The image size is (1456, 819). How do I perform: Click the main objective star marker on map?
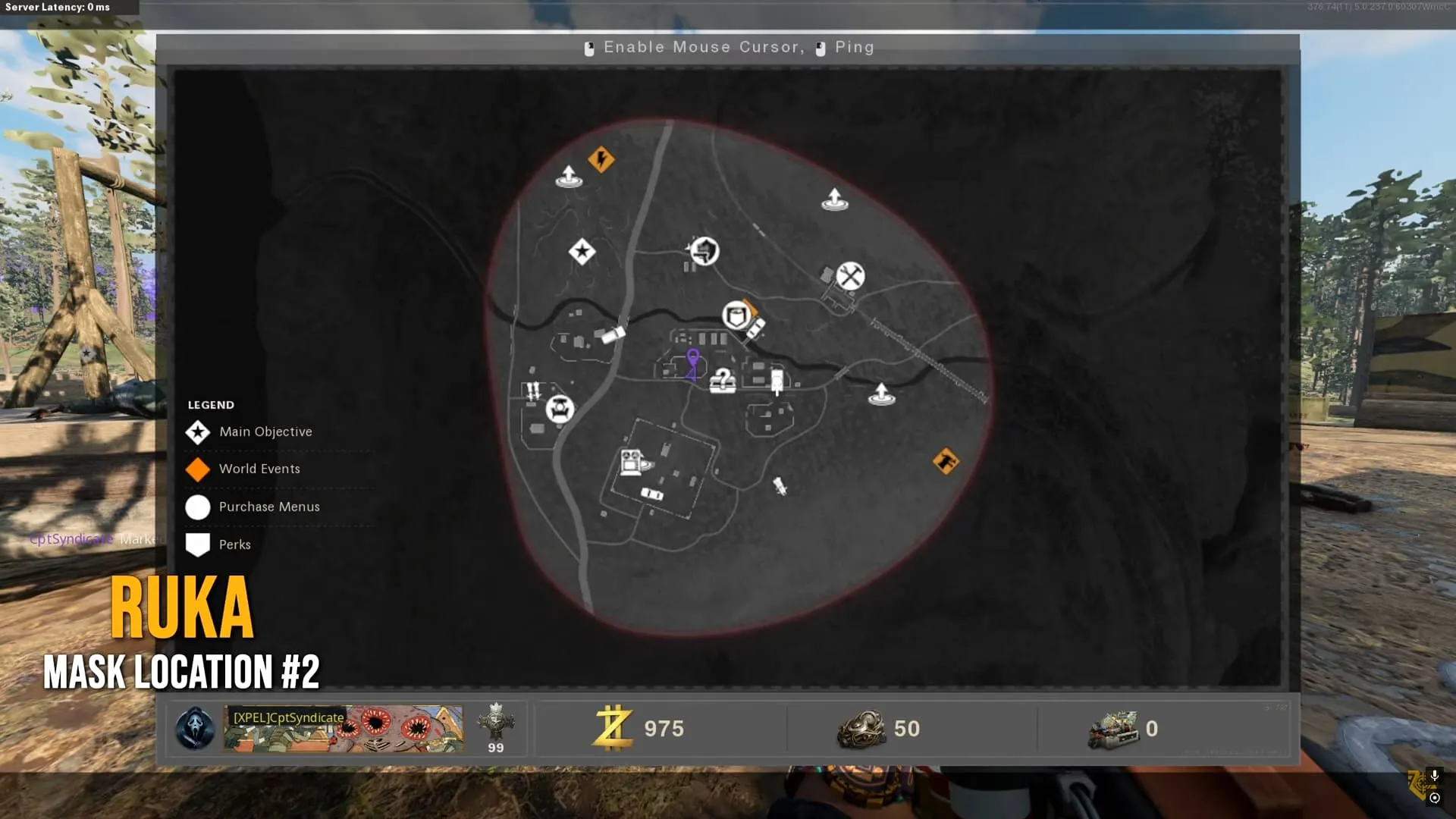582,252
